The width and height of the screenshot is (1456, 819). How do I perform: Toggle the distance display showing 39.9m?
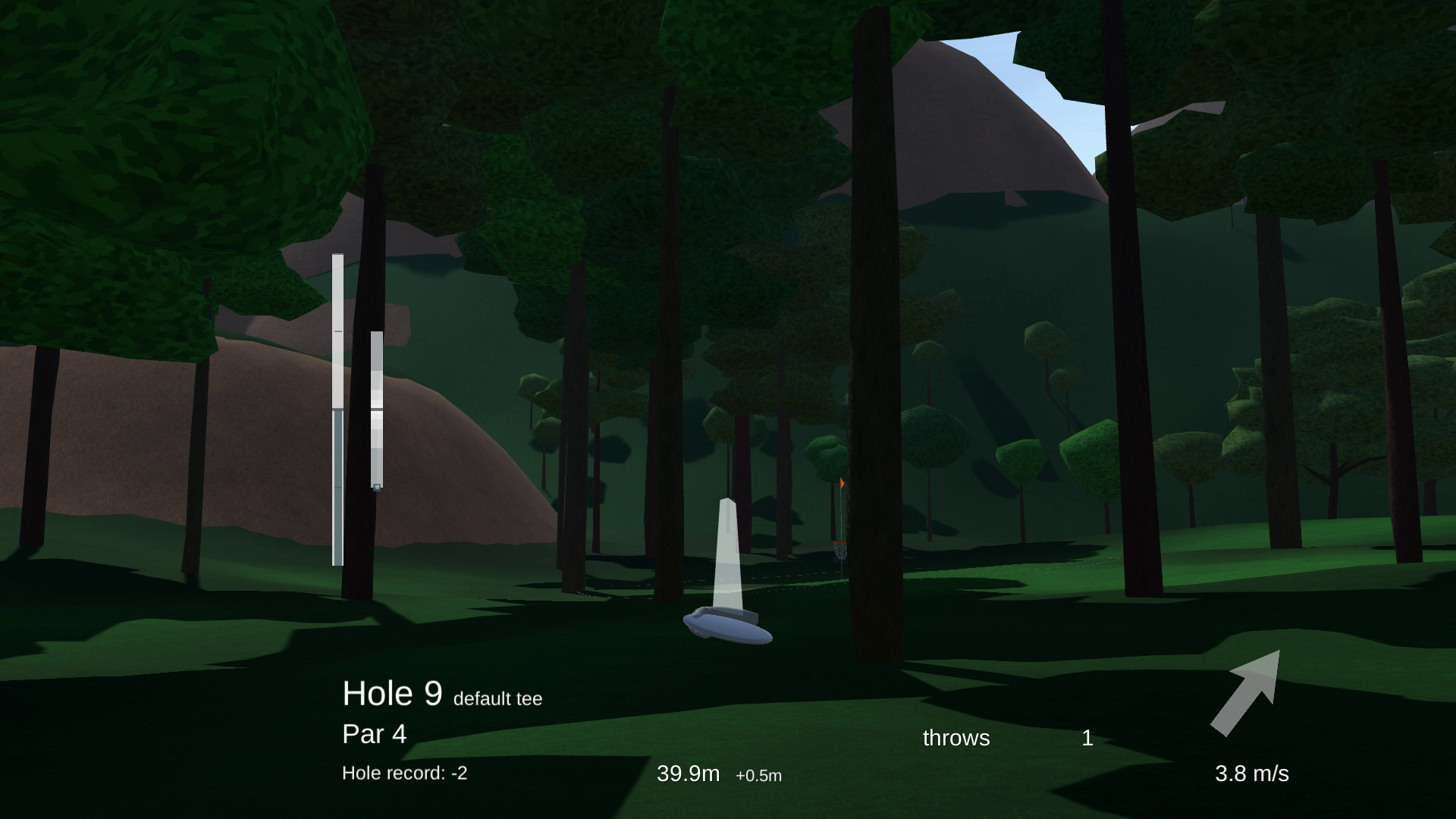pos(689,773)
